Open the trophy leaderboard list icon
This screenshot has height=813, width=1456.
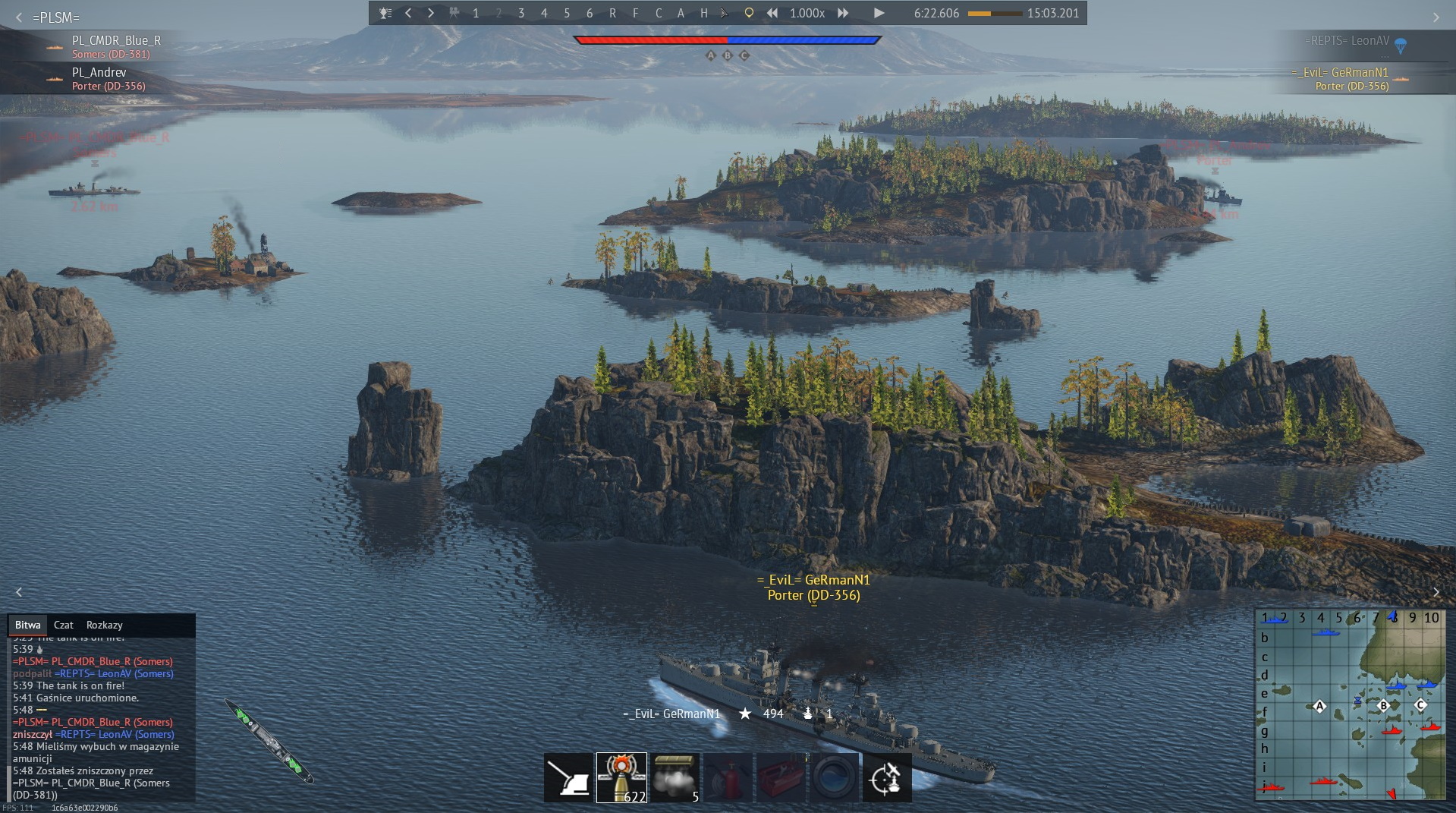385,13
